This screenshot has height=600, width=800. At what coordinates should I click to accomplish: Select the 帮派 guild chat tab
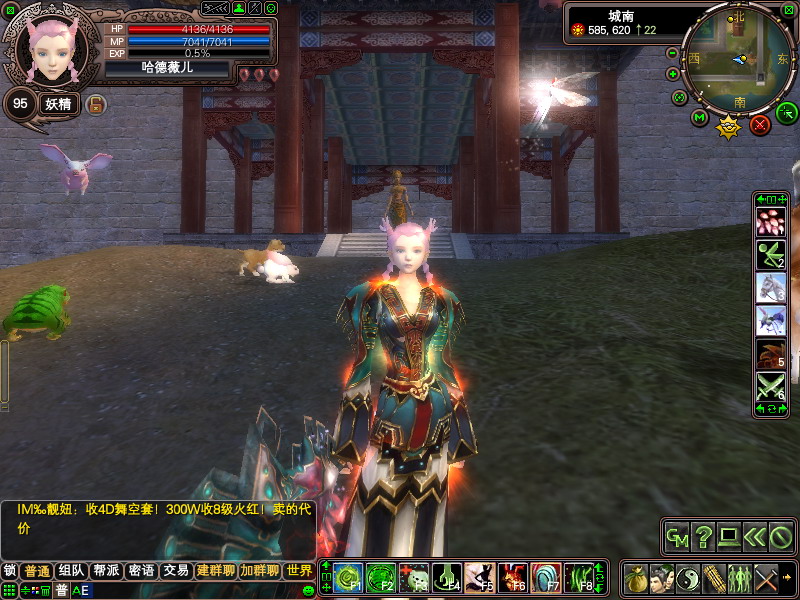(x=106, y=571)
